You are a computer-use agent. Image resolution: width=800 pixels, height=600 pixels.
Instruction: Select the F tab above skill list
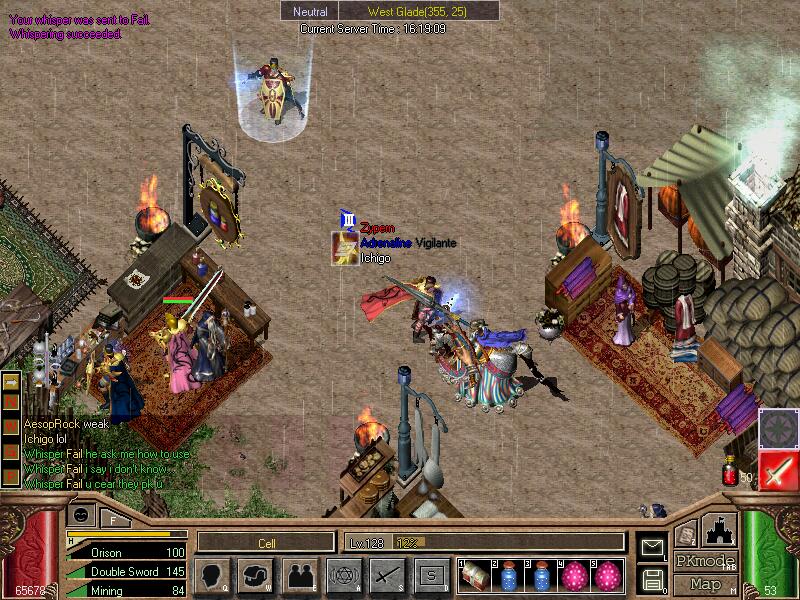pyautogui.click(x=113, y=517)
